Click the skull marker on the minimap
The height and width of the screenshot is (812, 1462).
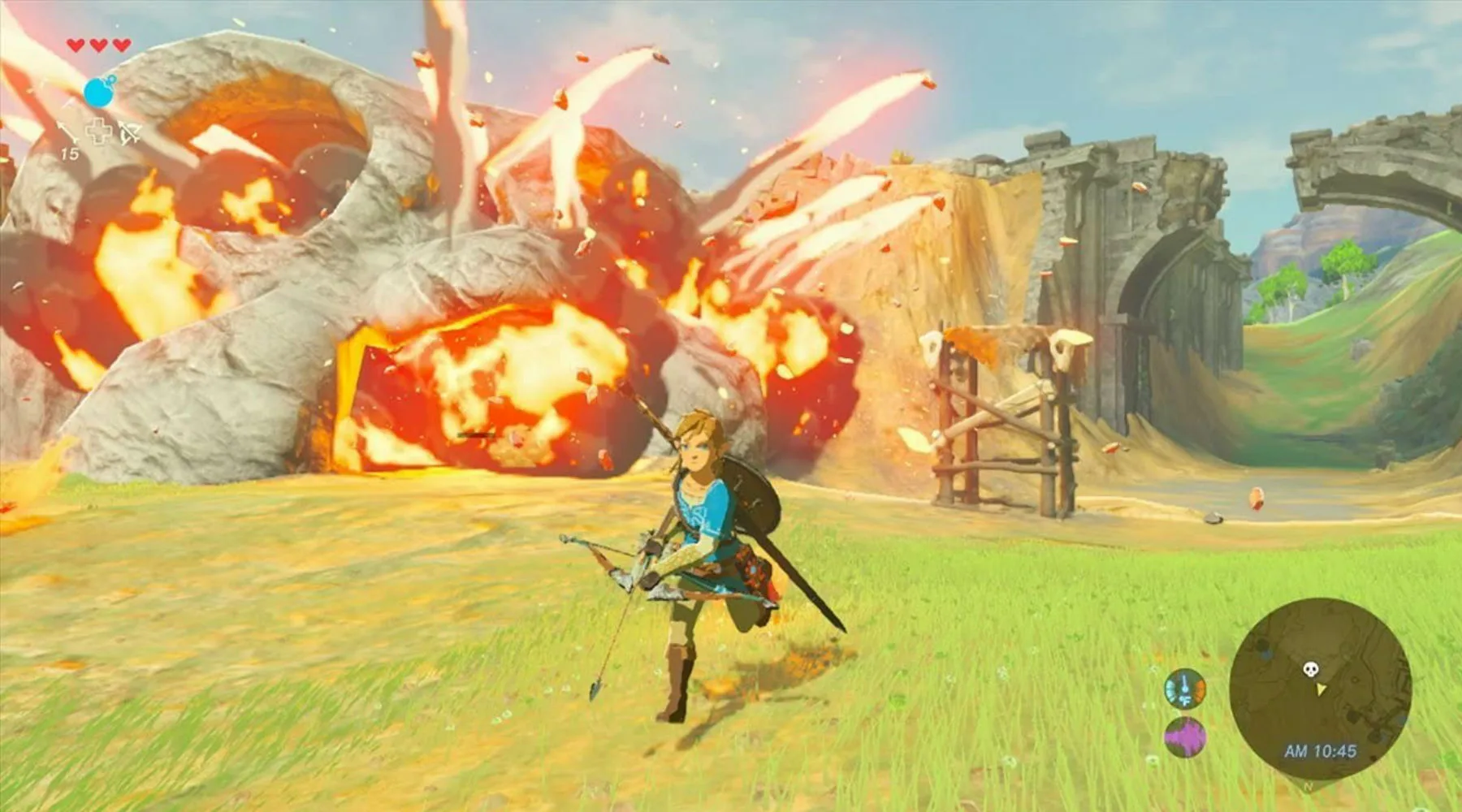(1310, 670)
